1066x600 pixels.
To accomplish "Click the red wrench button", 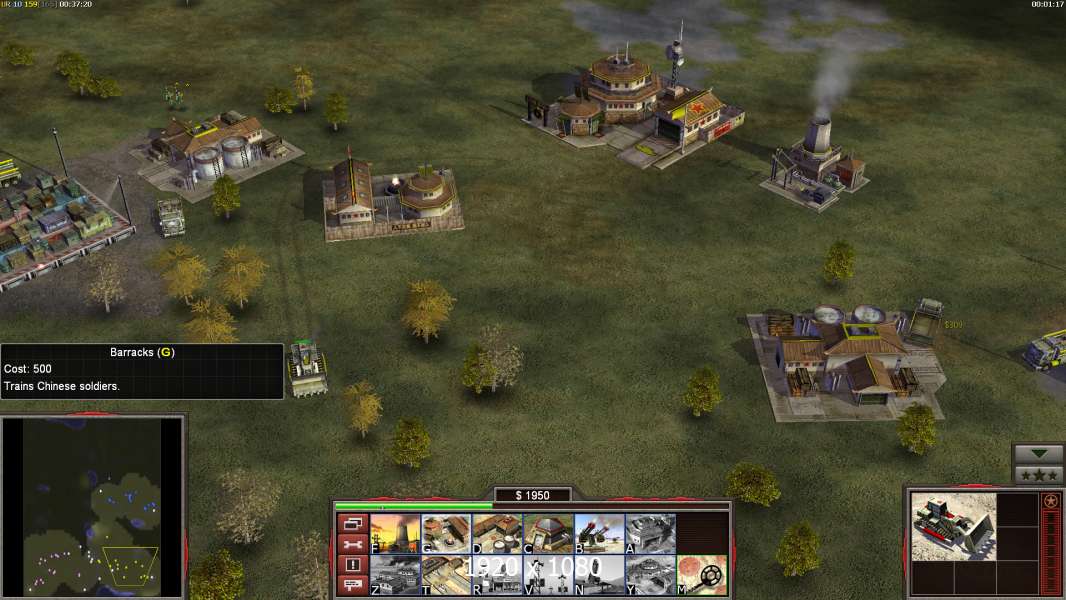I will click(x=353, y=544).
